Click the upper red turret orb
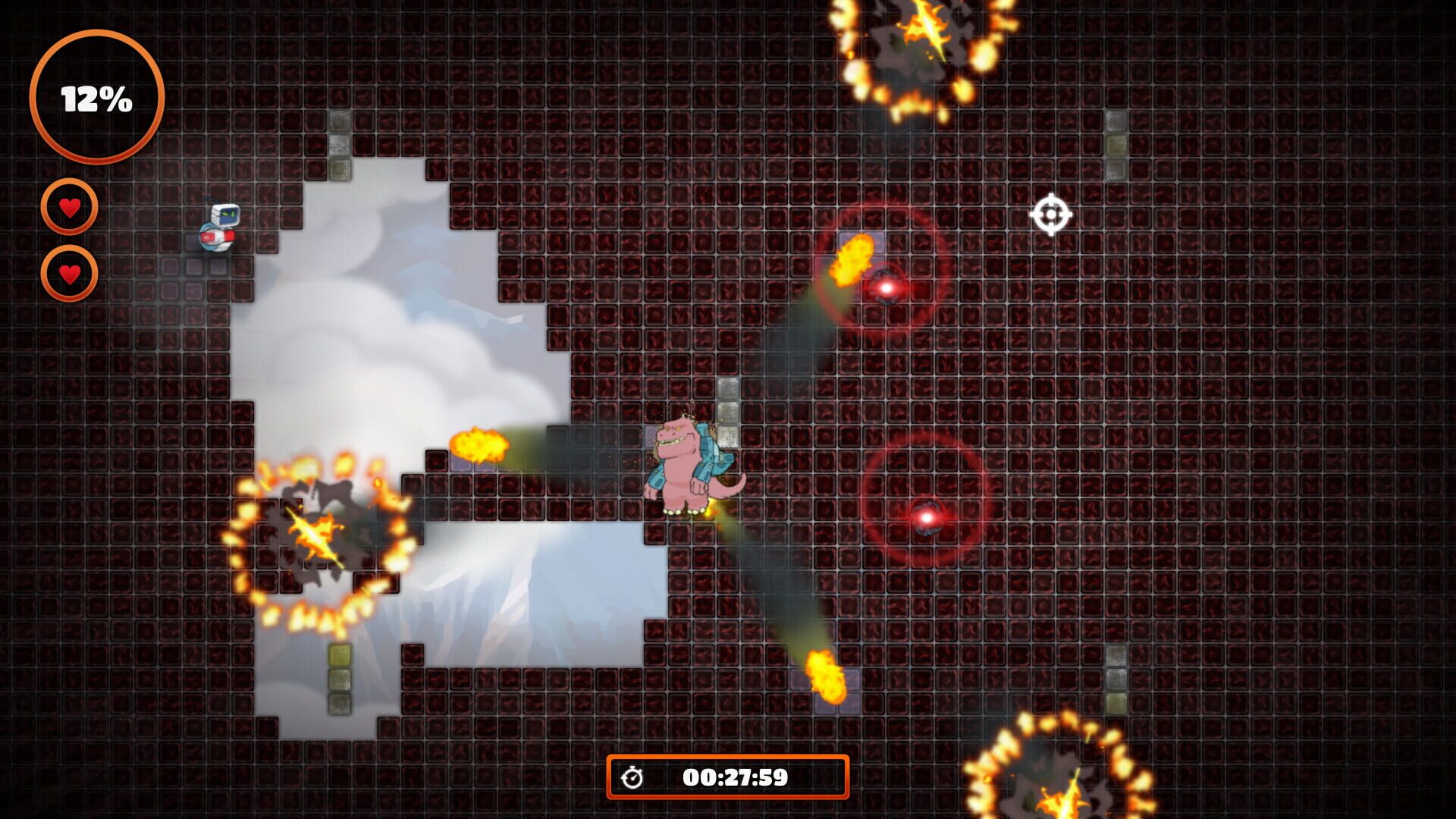1456x819 pixels. coord(886,288)
